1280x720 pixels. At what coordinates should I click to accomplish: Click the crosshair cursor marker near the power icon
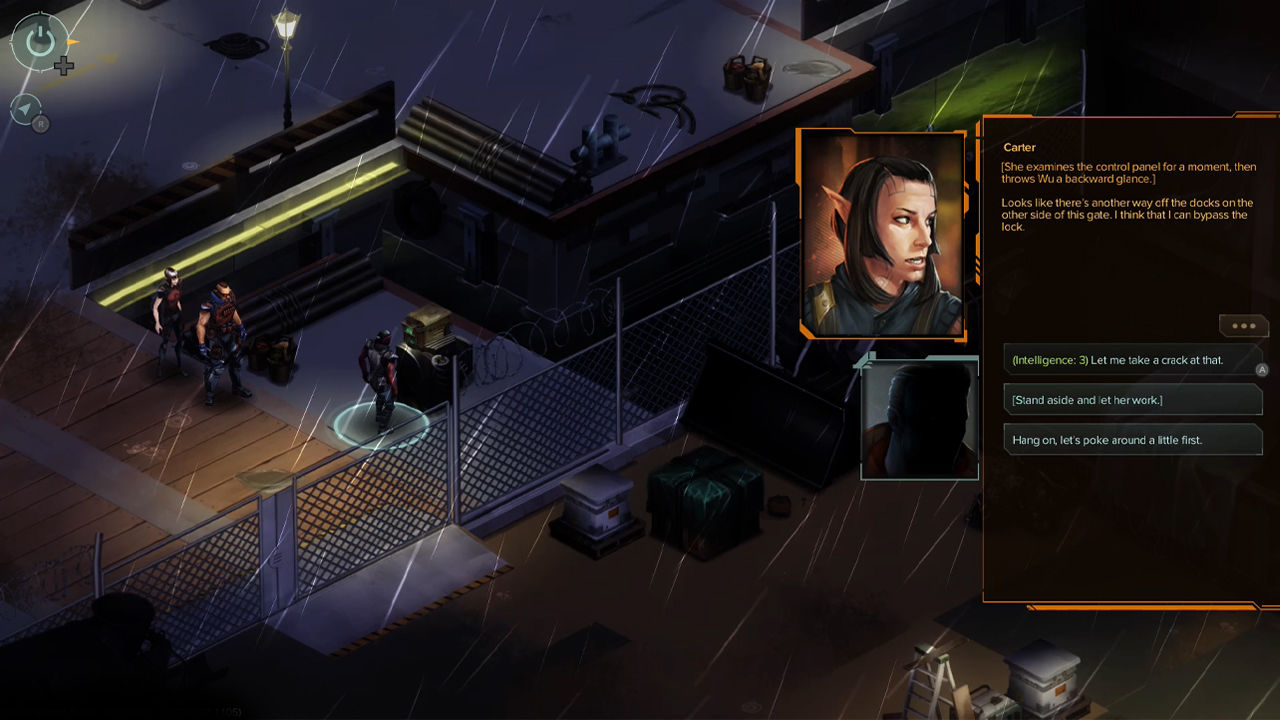point(65,67)
